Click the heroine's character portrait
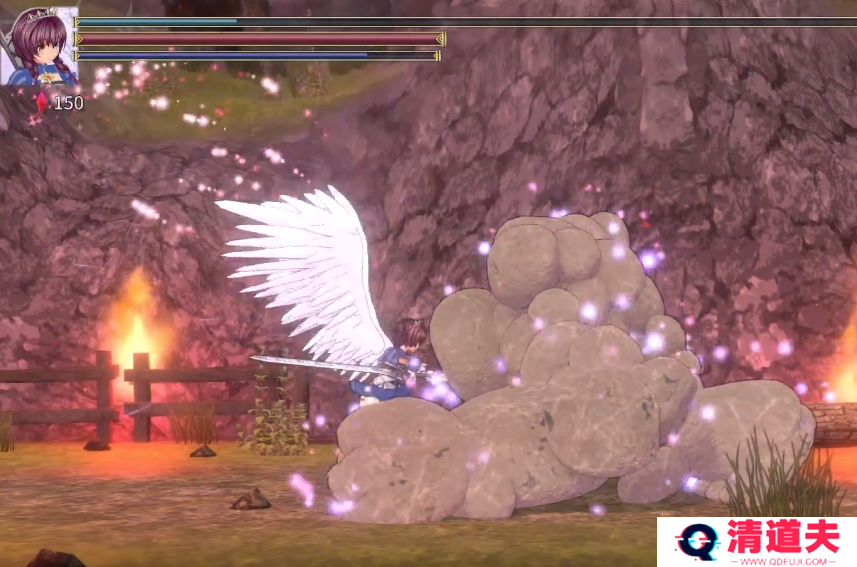Screen dimensions: 857x567 (x=40, y=46)
